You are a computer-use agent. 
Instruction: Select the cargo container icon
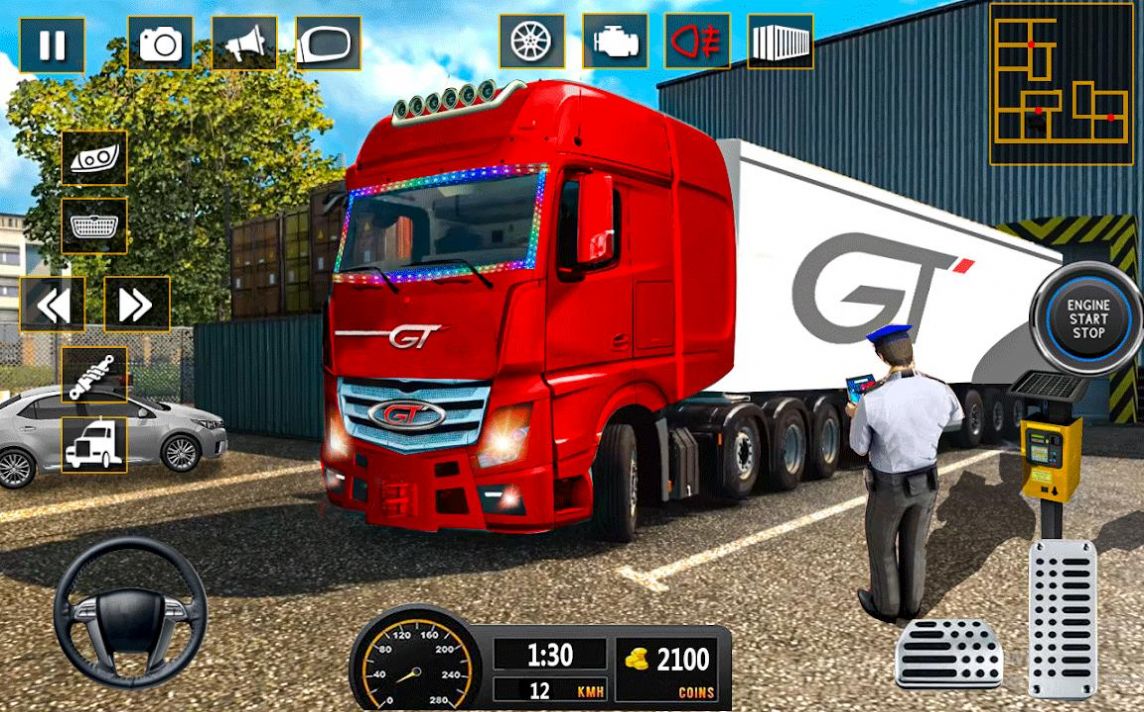click(x=780, y=41)
